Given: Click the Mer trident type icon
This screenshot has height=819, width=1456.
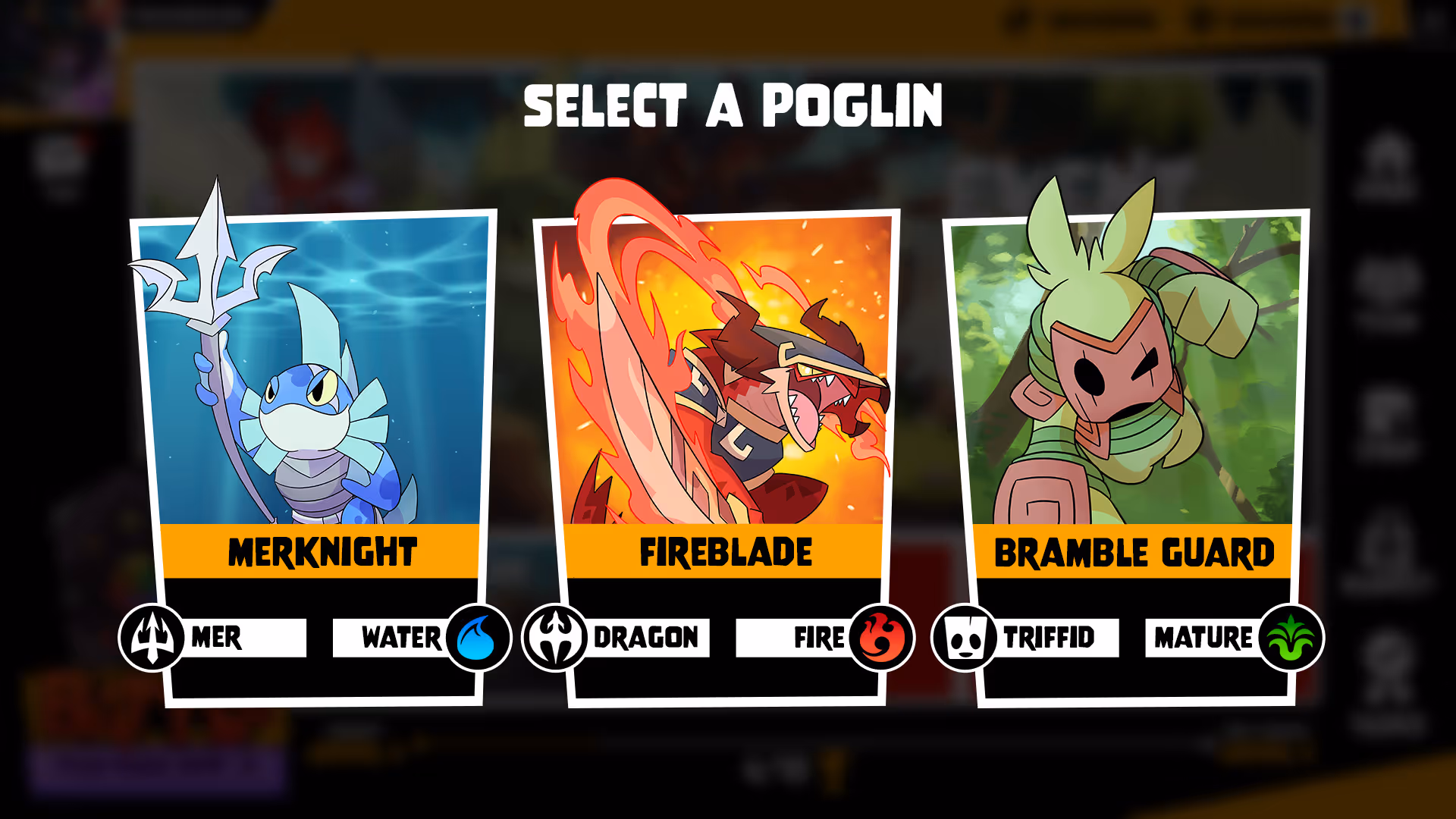Looking at the screenshot, I should [152, 638].
